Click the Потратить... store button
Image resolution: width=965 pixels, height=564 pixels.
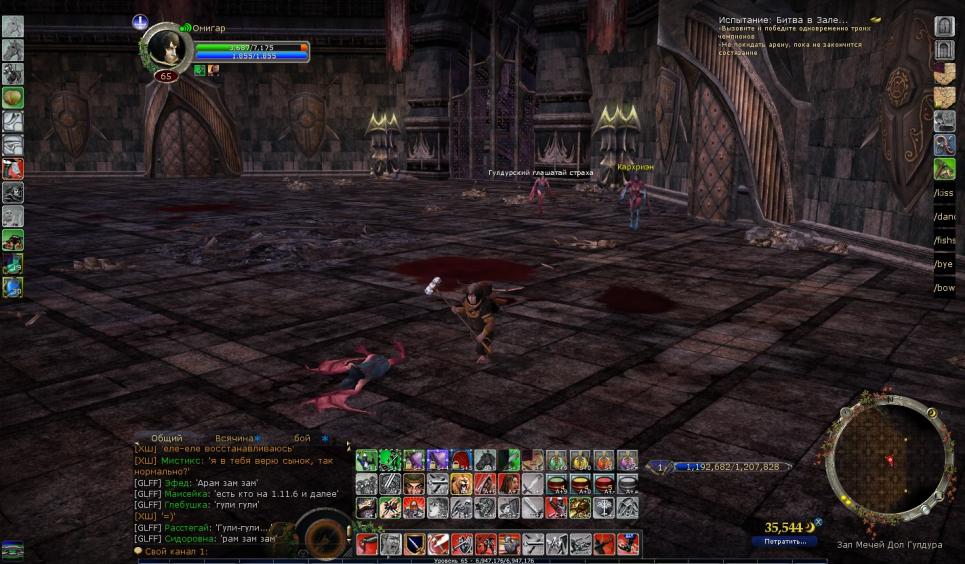pyautogui.click(x=785, y=541)
